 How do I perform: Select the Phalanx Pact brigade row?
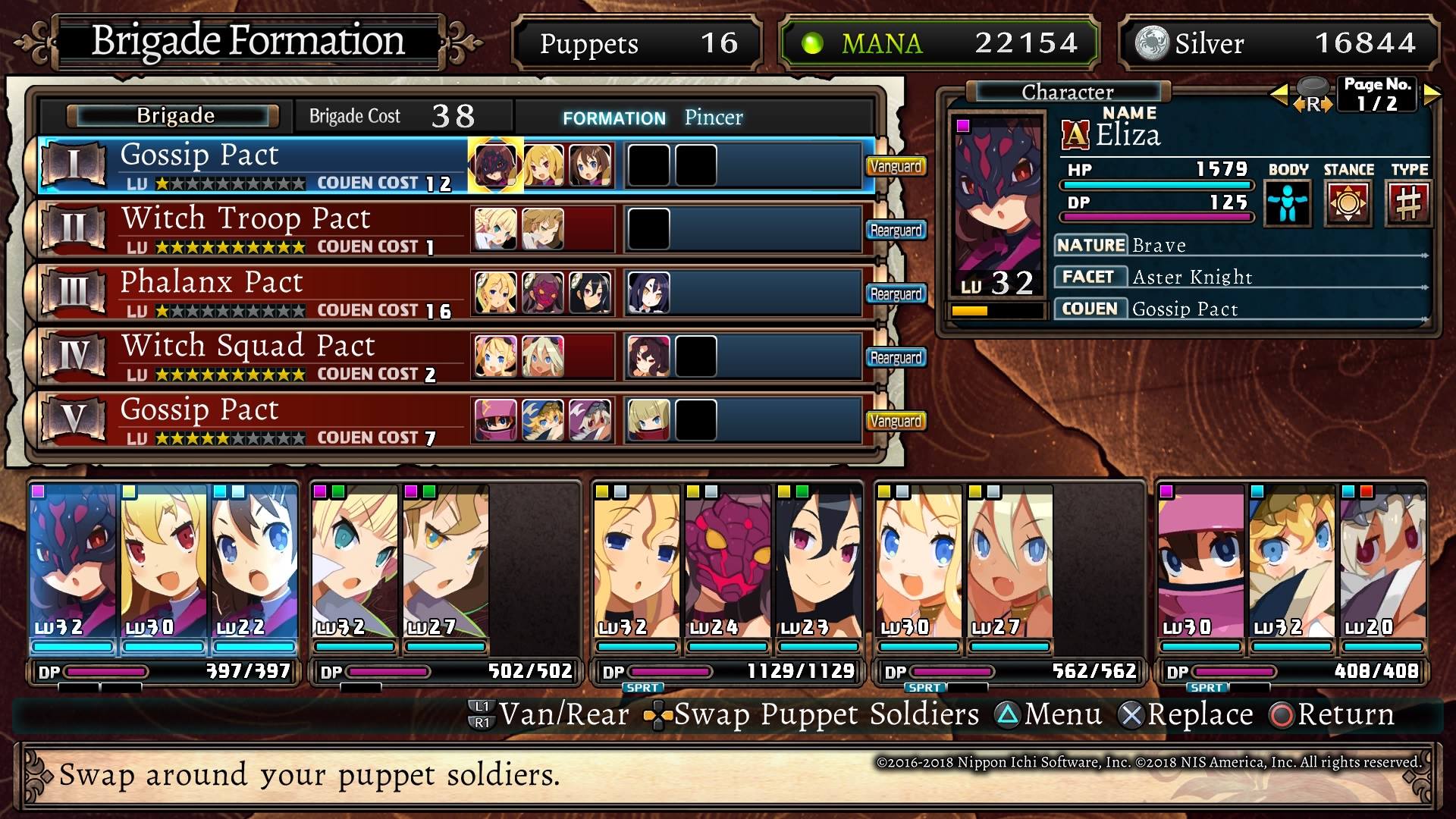point(250,293)
